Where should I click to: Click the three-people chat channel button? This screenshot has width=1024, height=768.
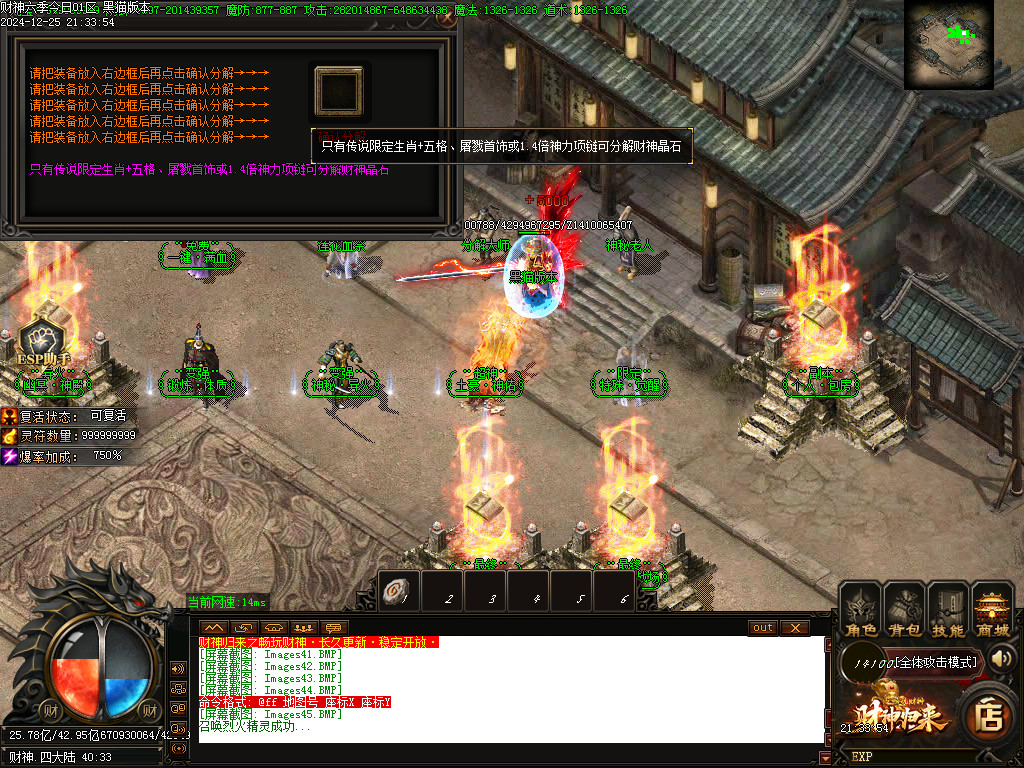point(304,628)
